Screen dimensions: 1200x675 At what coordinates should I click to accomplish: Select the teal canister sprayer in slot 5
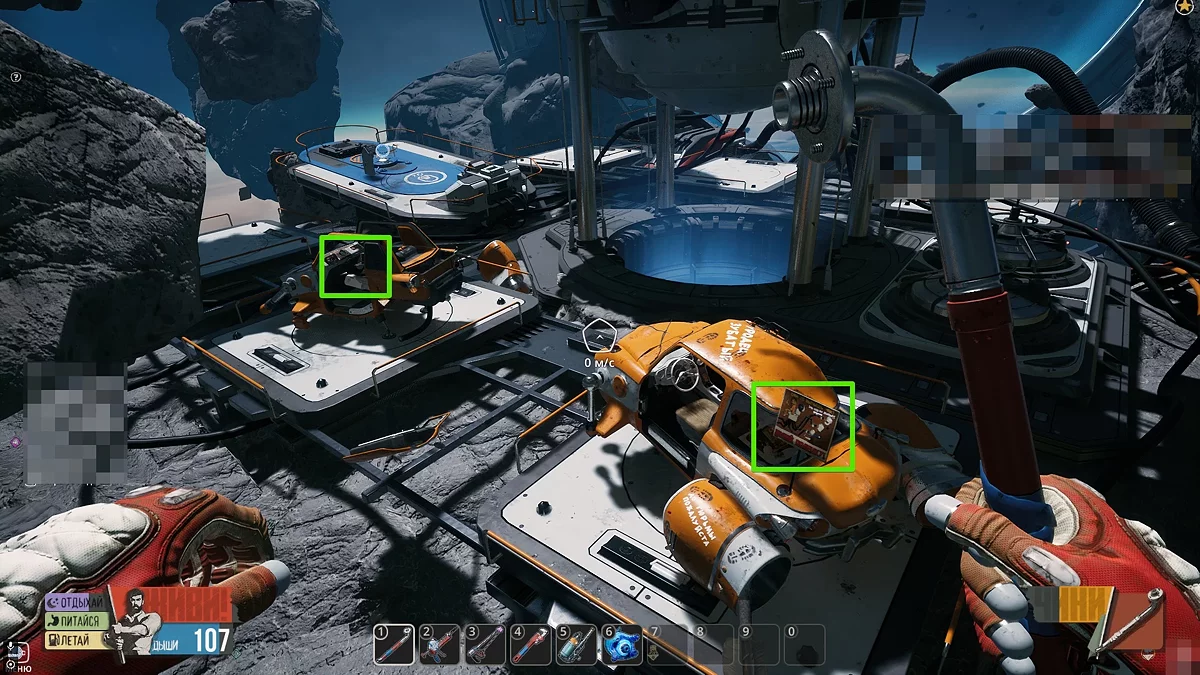pos(577,645)
